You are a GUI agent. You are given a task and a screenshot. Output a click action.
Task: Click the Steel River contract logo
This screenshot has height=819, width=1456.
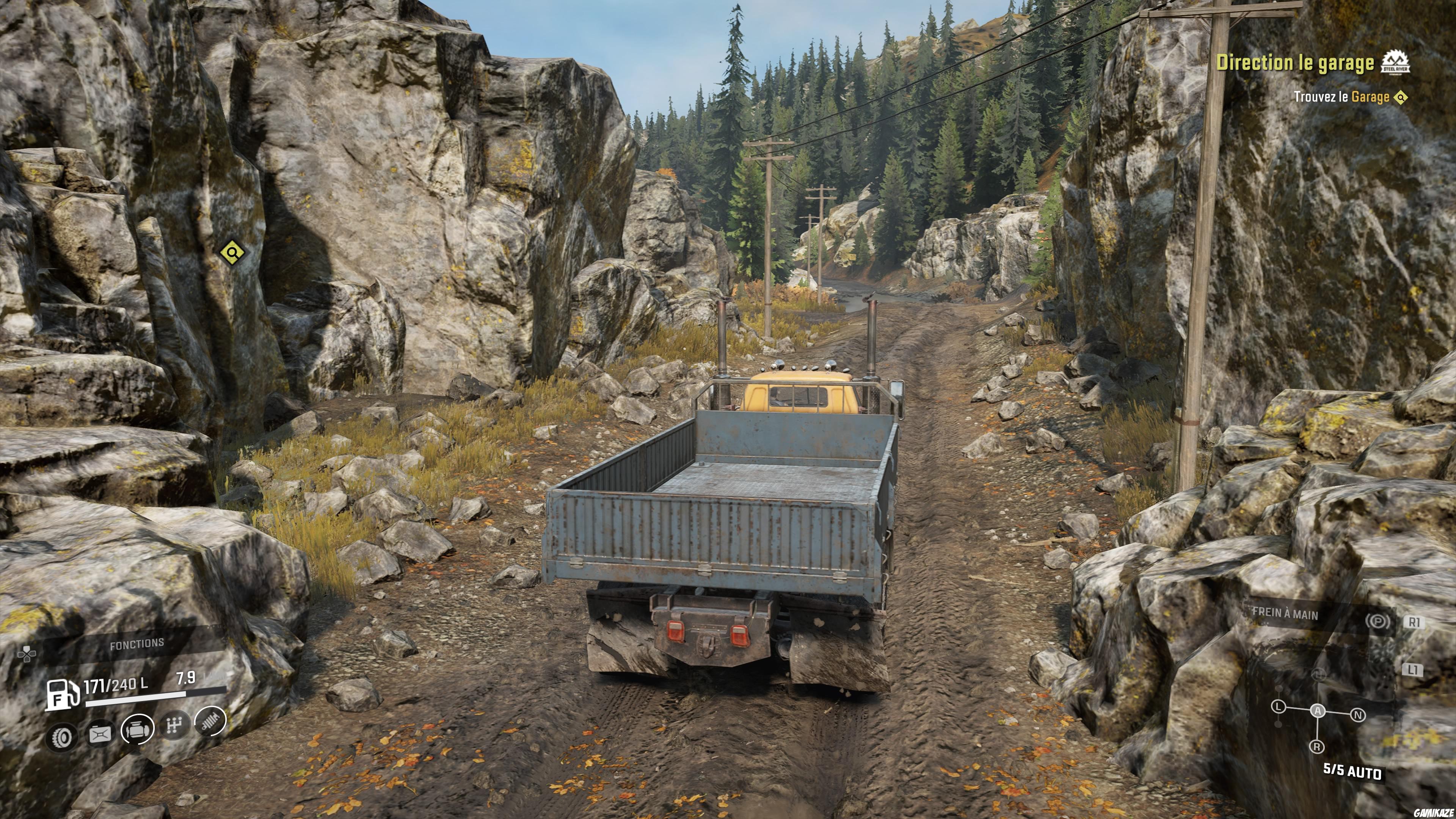(1395, 62)
